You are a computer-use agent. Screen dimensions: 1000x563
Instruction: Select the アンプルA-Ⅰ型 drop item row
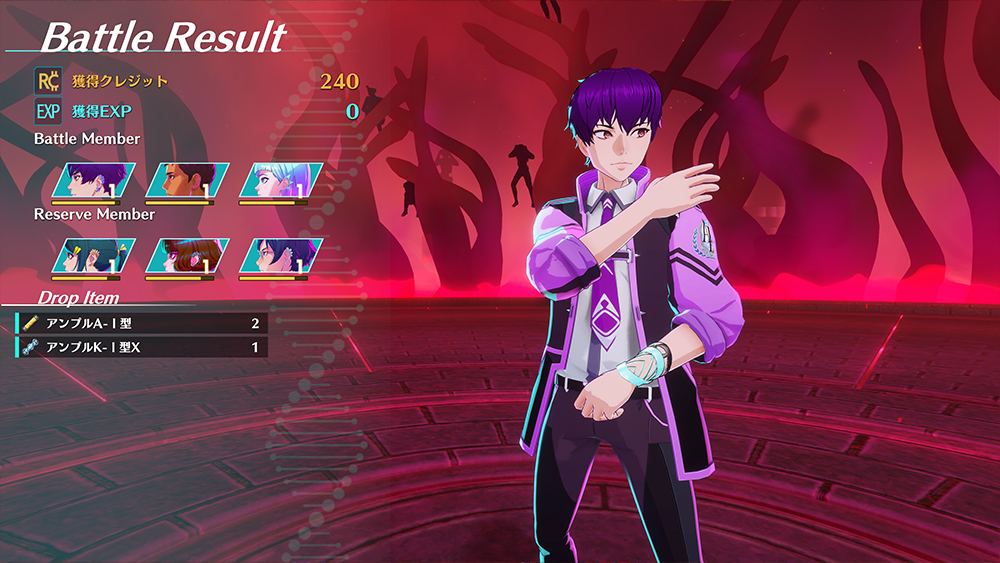(142, 323)
